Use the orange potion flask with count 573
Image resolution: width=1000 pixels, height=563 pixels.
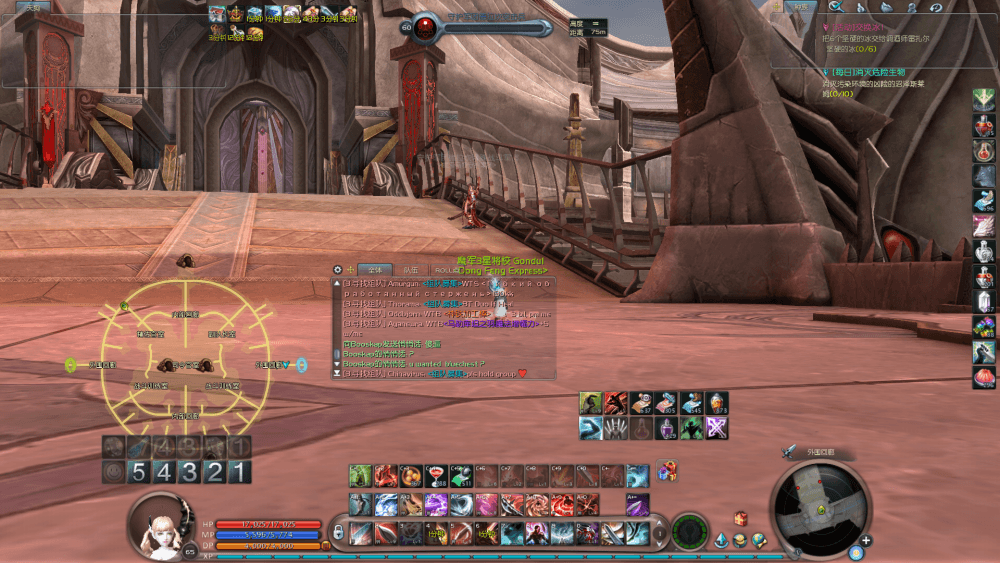pos(717,402)
